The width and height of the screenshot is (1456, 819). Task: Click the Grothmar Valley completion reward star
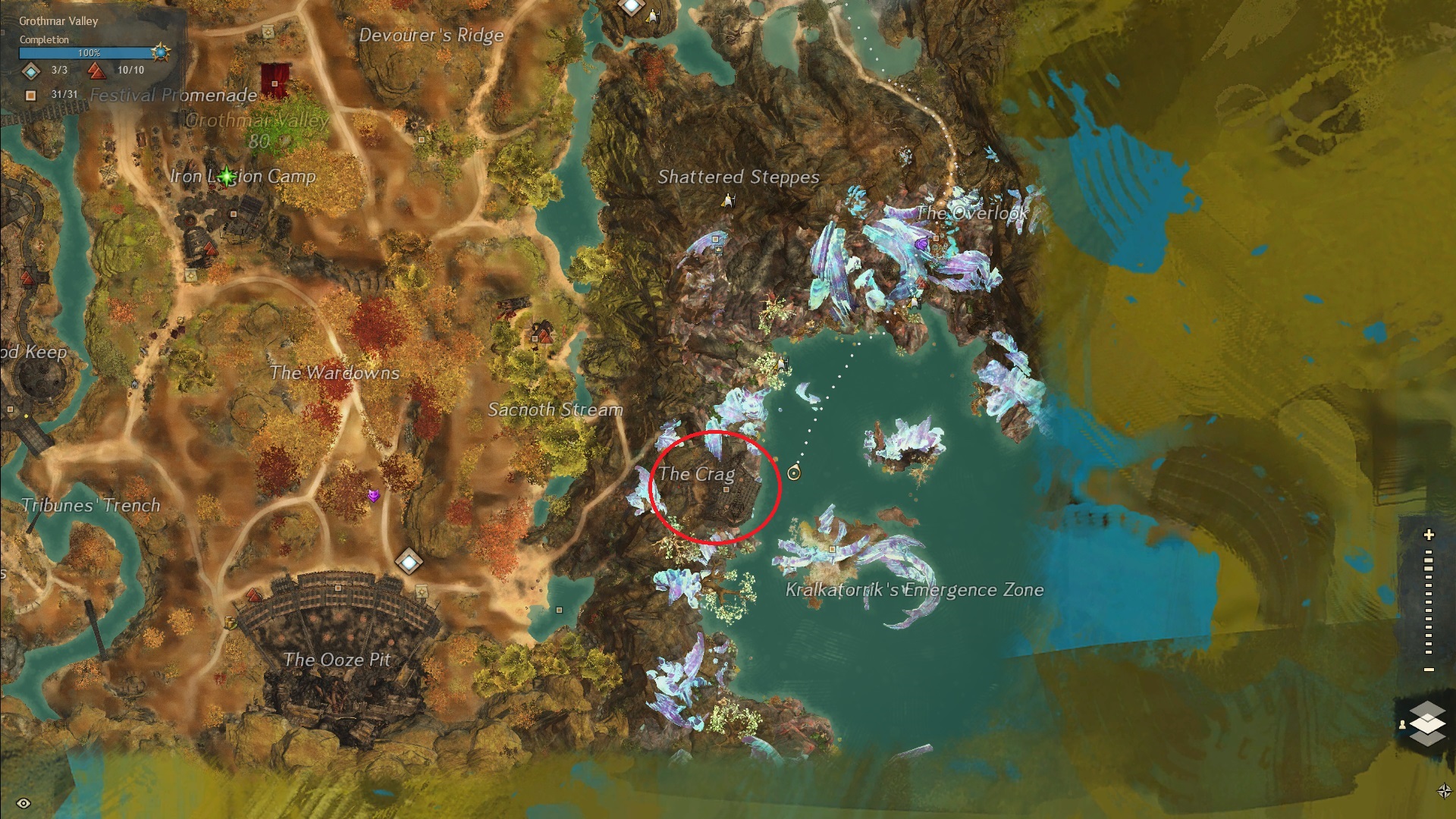pos(160,53)
